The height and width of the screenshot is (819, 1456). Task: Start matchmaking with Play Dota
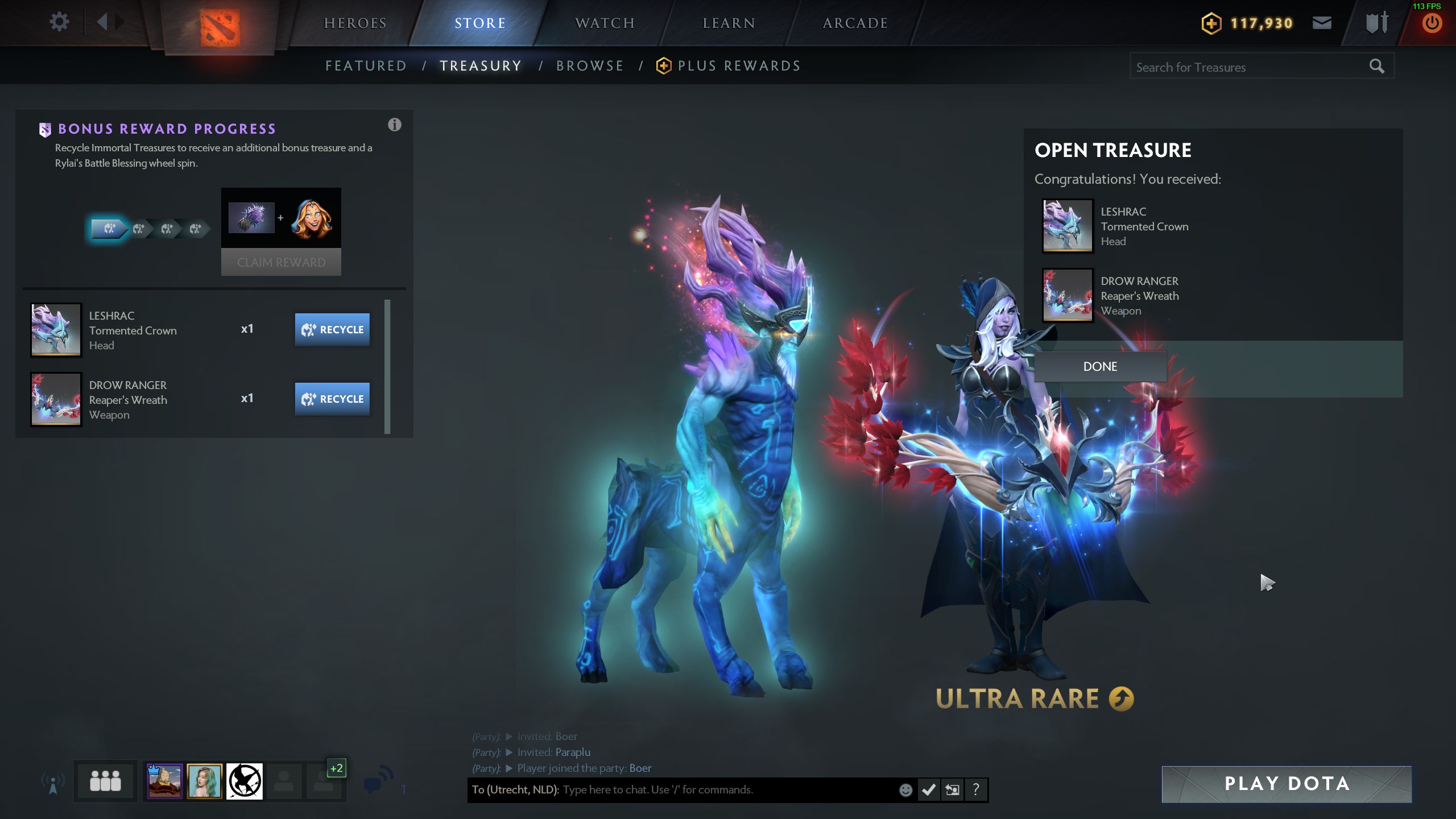pyautogui.click(x=1287, y=784)
